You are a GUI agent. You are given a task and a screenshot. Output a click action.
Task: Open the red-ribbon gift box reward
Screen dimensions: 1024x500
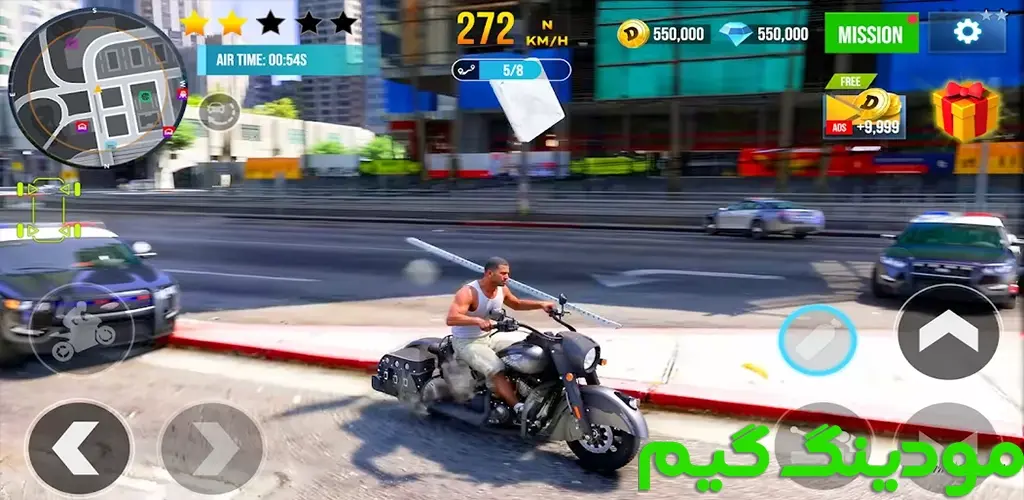pyautogui.click(x=965, y=110)
